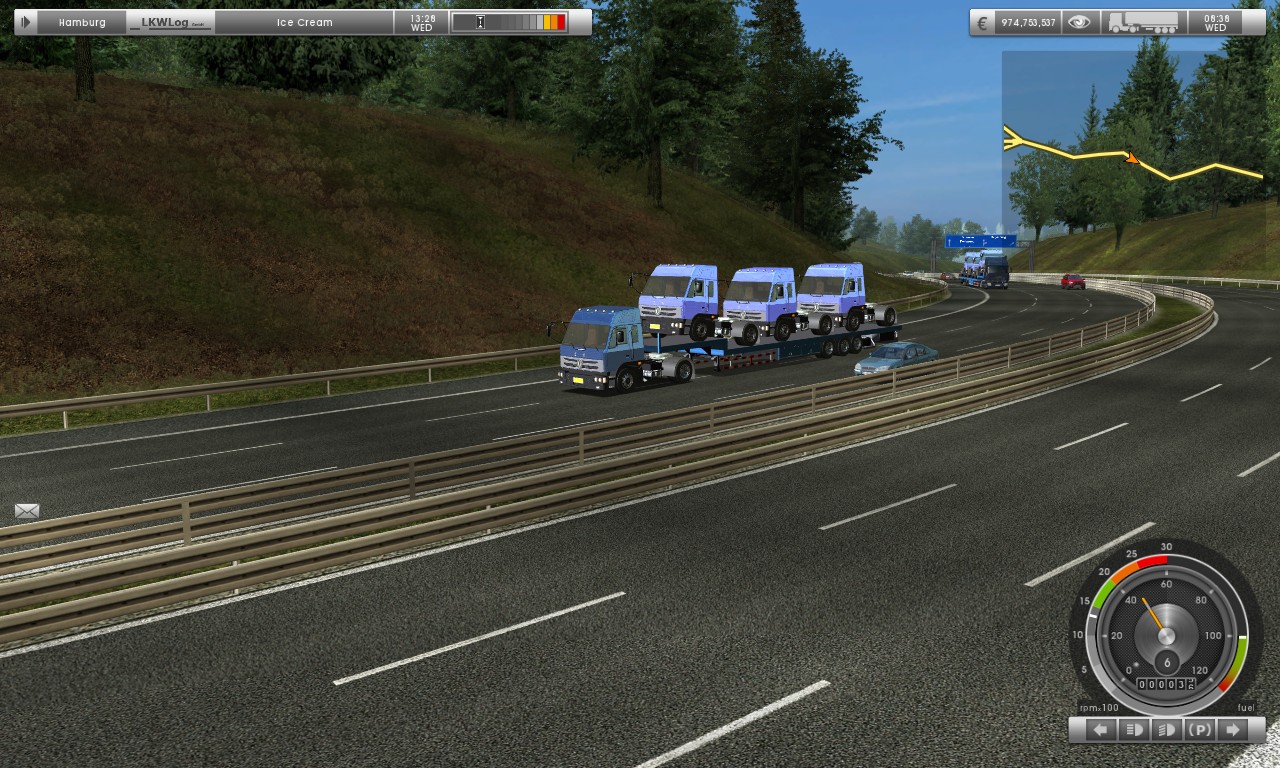Toggle the high beam headlights
This screenshot has height=768, width=1280.
pyautogui.click(x=1133, y=730)
